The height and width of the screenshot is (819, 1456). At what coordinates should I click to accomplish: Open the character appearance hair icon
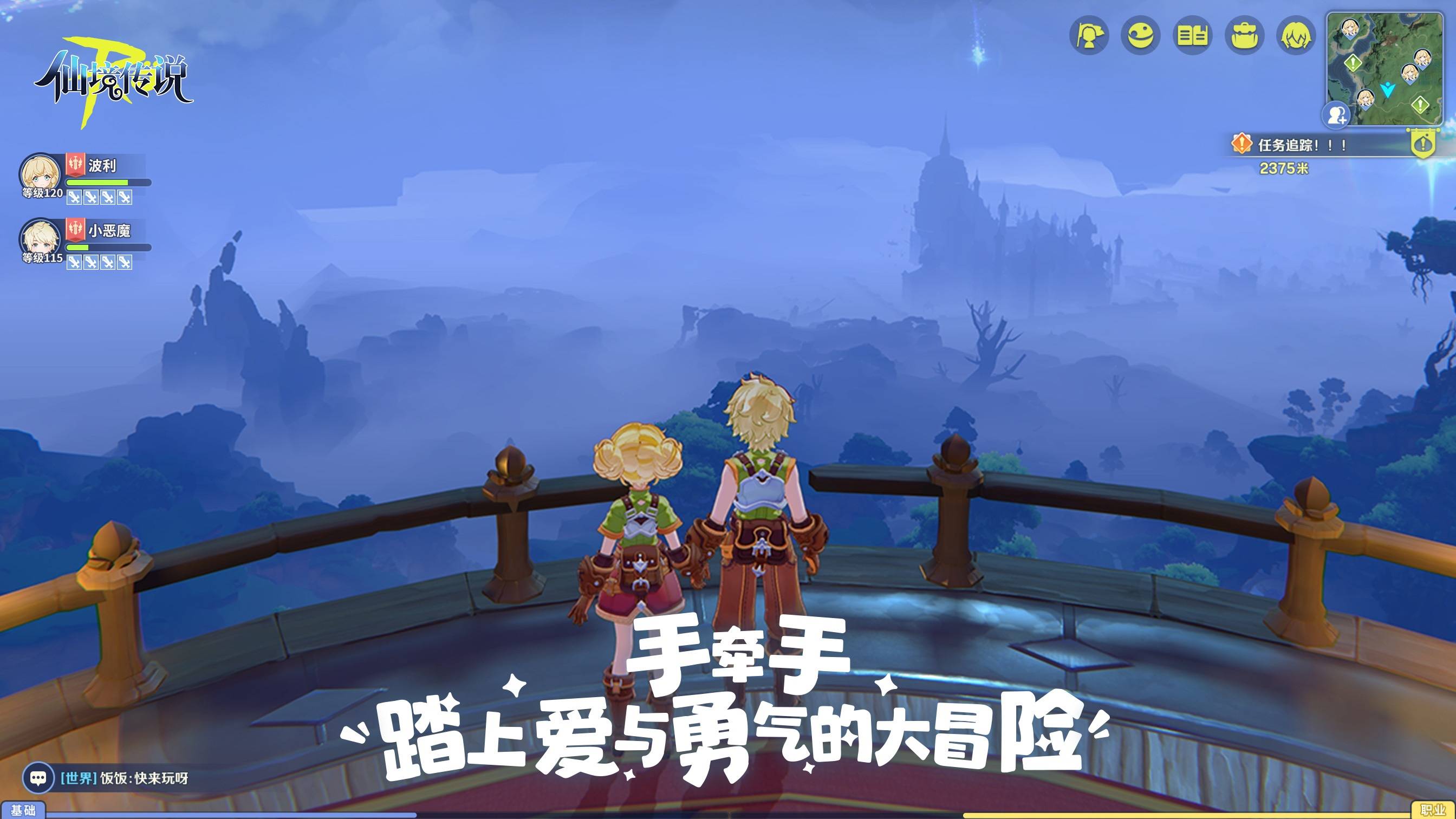pos(1297,35)
